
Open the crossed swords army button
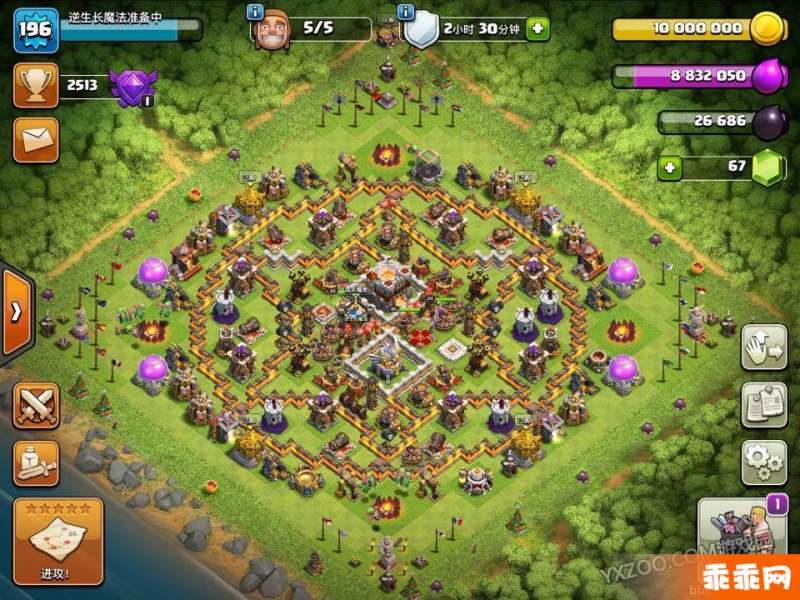[x=36, y=405]
